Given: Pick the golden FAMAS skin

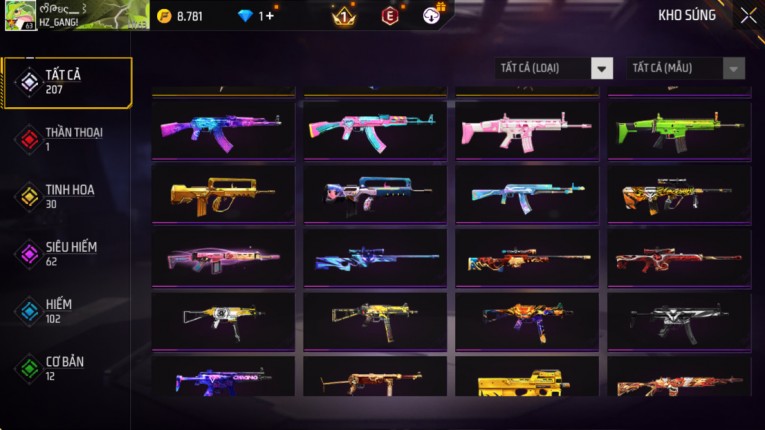Looking at the screenshot, I should 223,193.
